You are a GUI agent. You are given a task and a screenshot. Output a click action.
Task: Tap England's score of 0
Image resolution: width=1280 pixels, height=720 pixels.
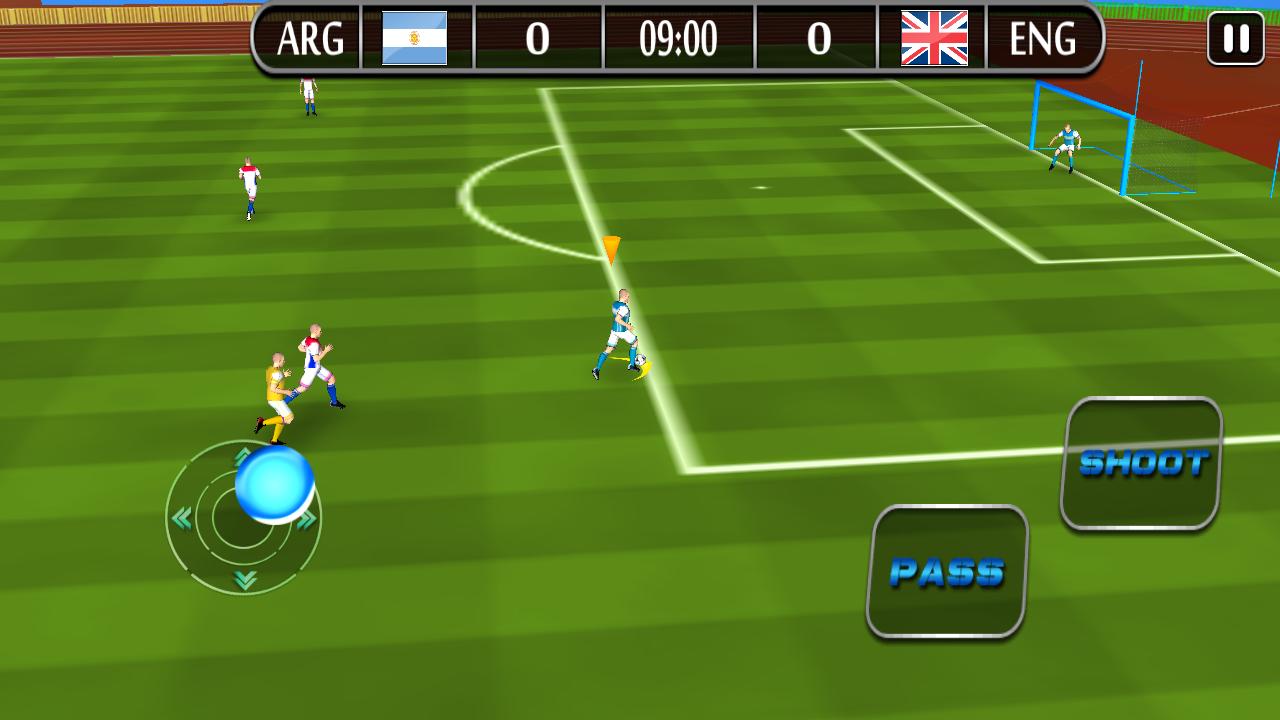(x=818, y=40)
